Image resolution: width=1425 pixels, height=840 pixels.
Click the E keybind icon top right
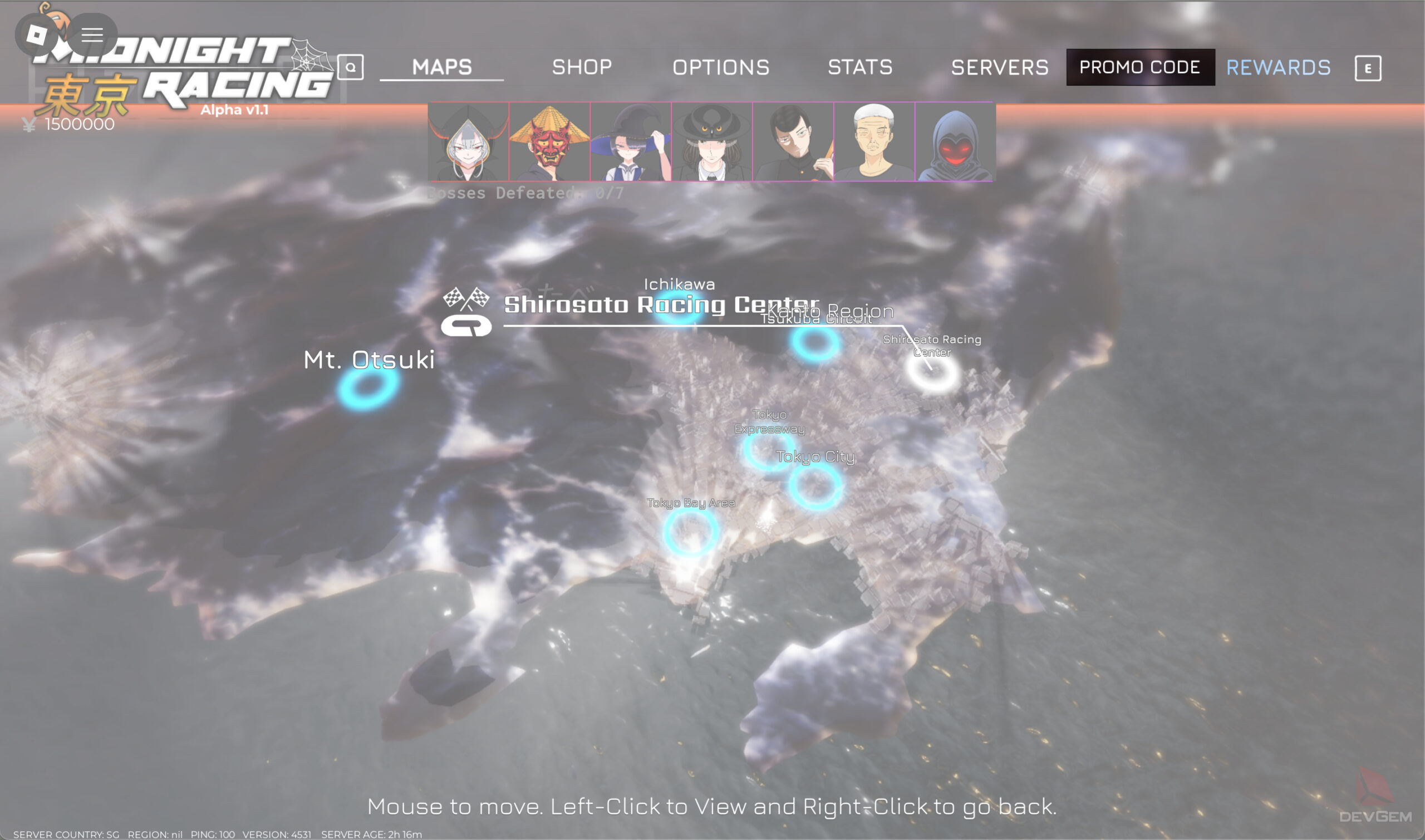(x=1368, y=68)
